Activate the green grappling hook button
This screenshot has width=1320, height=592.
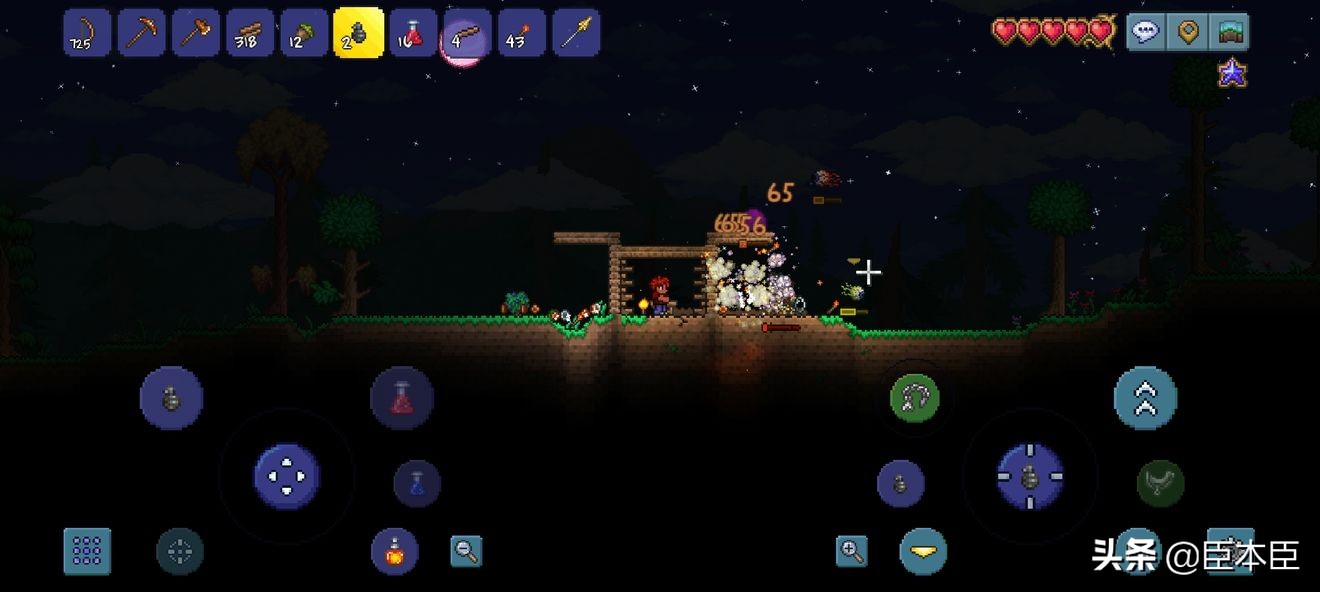(915, 398)
